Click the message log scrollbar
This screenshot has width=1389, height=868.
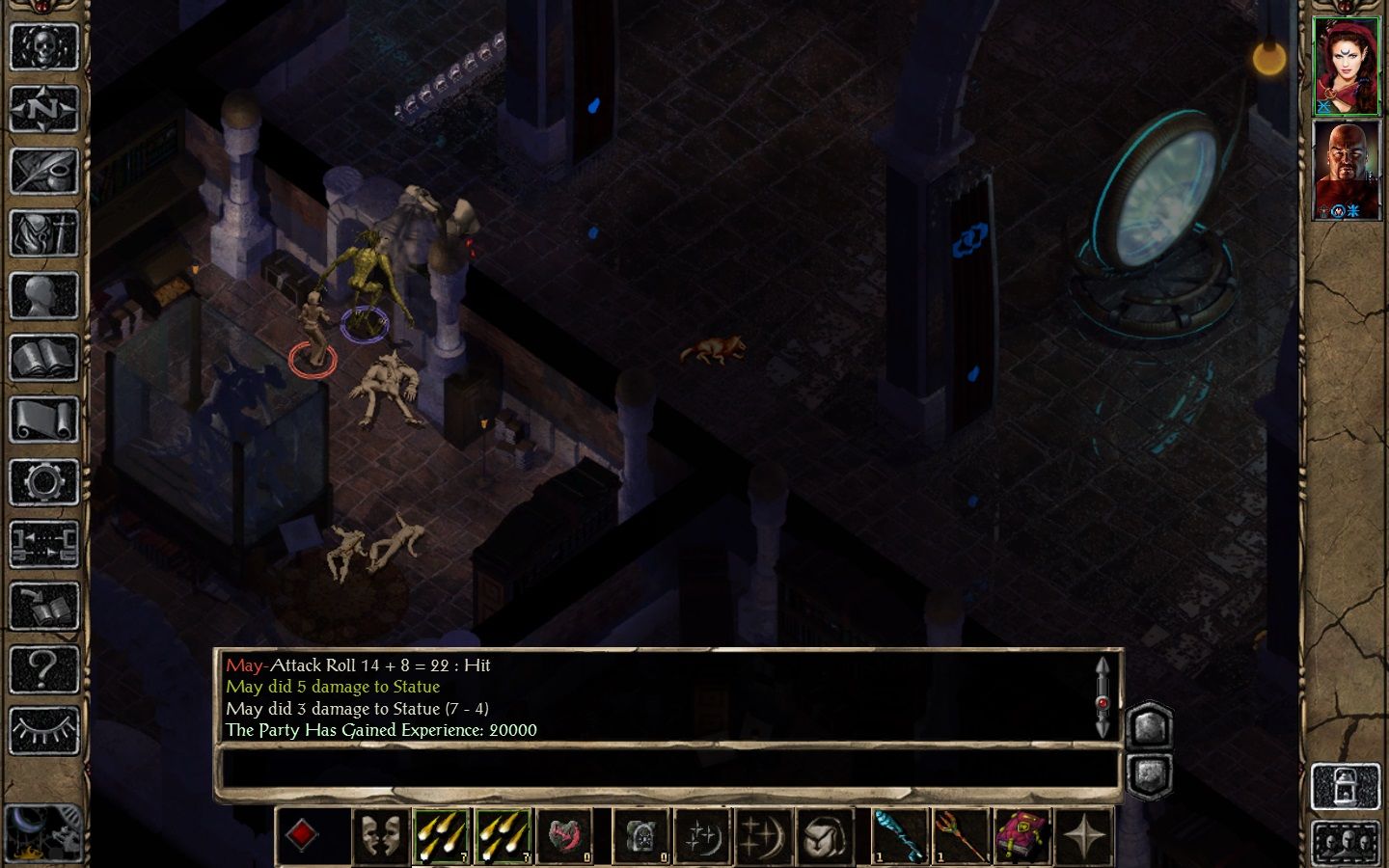(x=1102, y=697)
